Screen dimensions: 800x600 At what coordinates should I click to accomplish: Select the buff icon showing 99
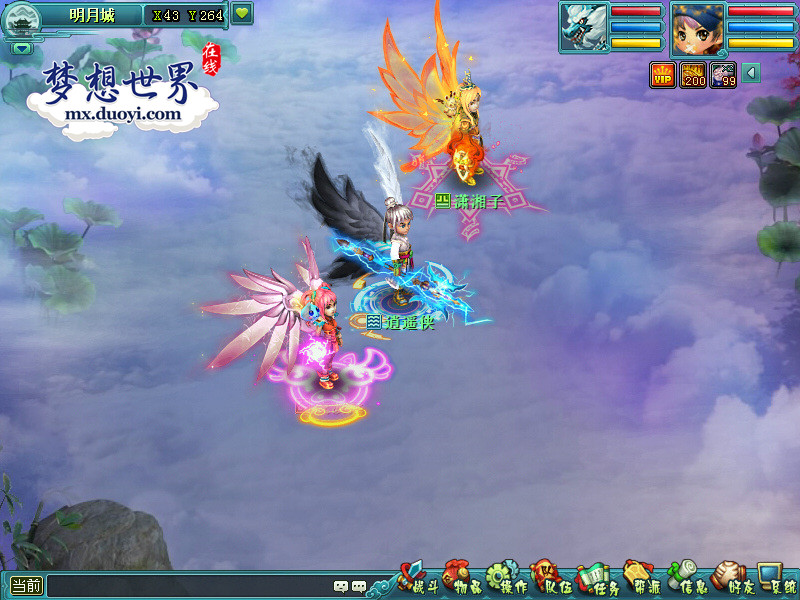coord(723,74)
